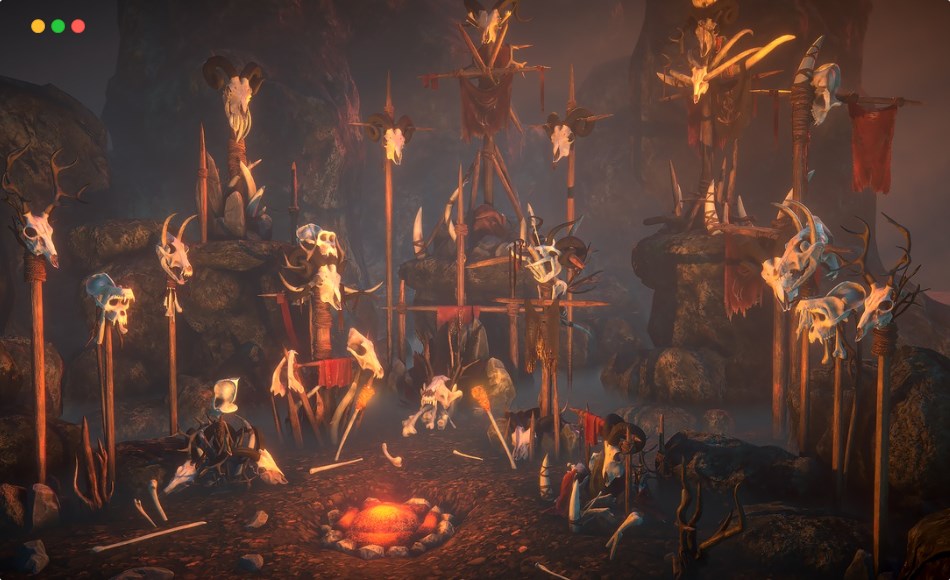Click the yellow window button
The height and width of the screenshot is (580, 950).
point(38,26)
